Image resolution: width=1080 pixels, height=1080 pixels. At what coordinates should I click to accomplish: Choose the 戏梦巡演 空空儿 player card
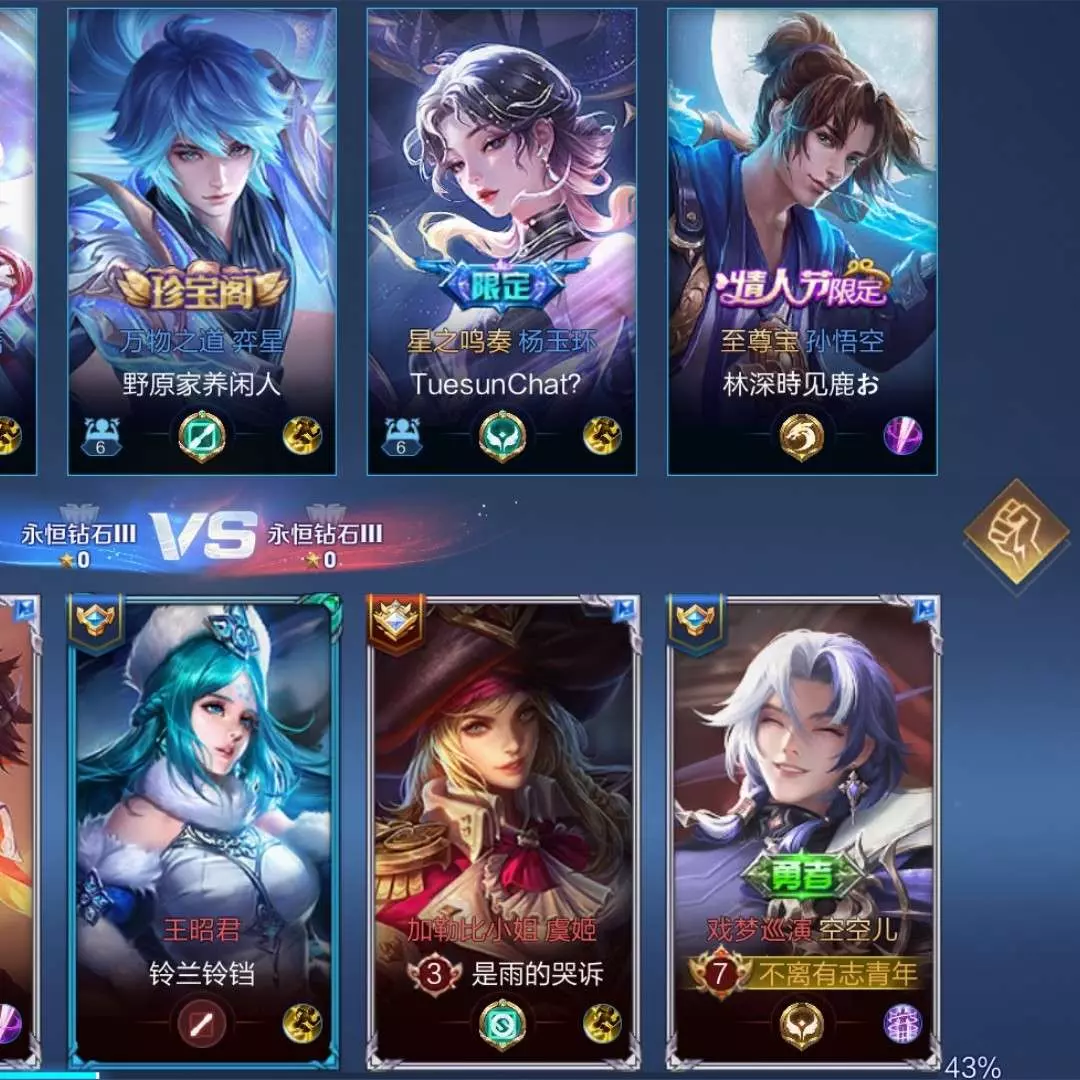pyautogui.click(x=804, y=830)
